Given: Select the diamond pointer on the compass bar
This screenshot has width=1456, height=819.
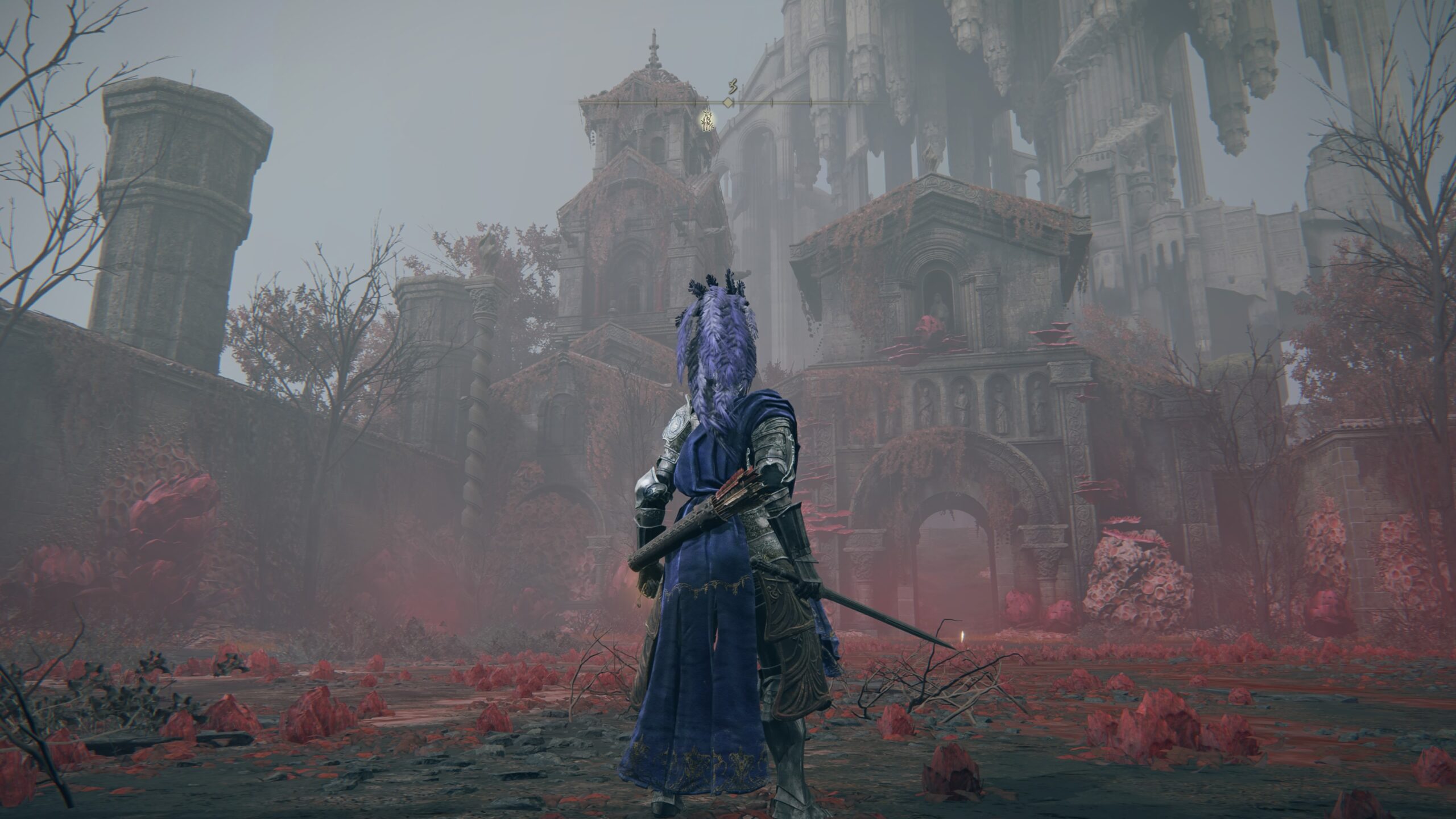Looking at the screenshot, I should [x=727, y=102].
